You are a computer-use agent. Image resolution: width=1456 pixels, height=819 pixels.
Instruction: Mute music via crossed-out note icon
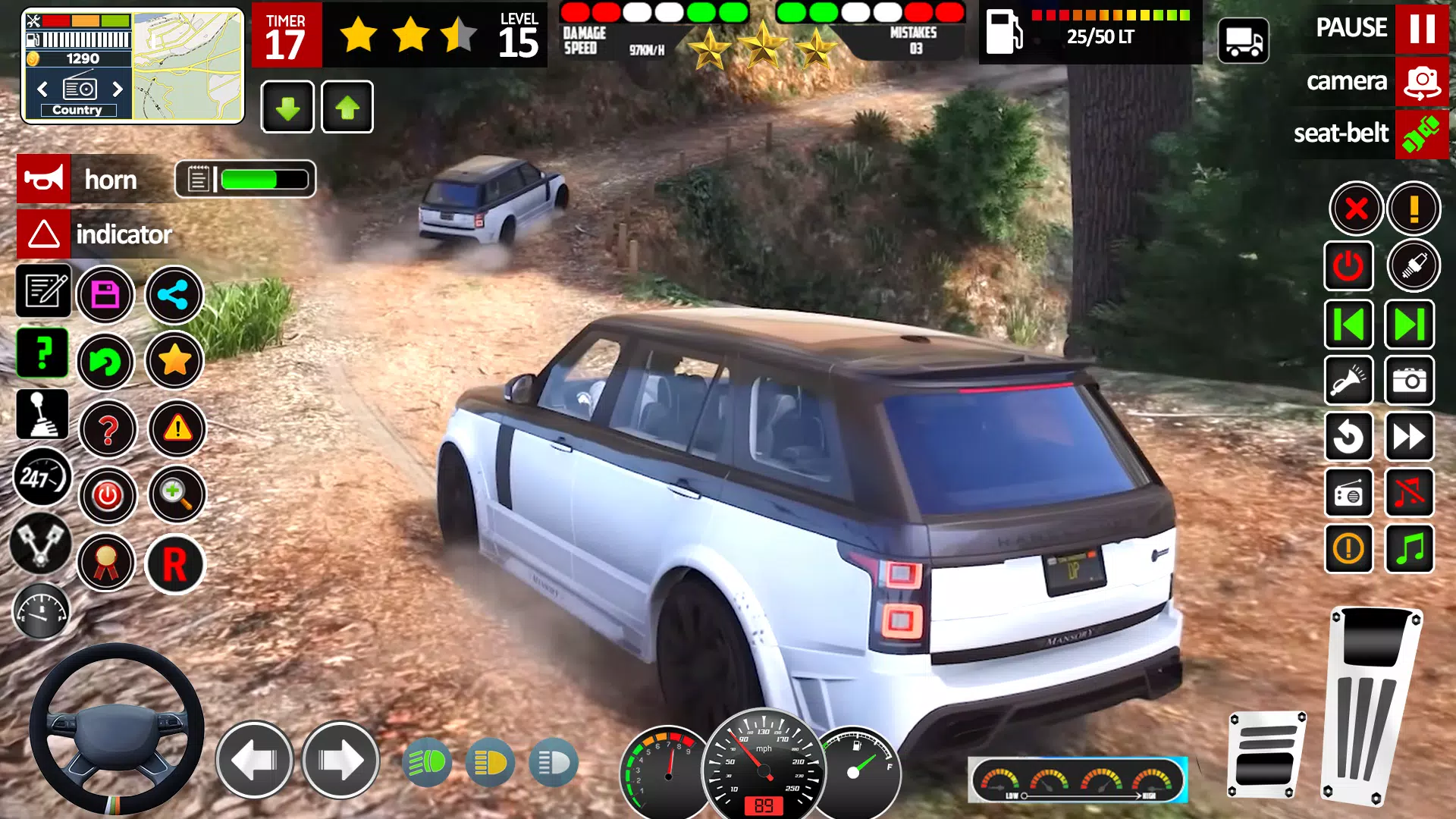coord(1409,494)
